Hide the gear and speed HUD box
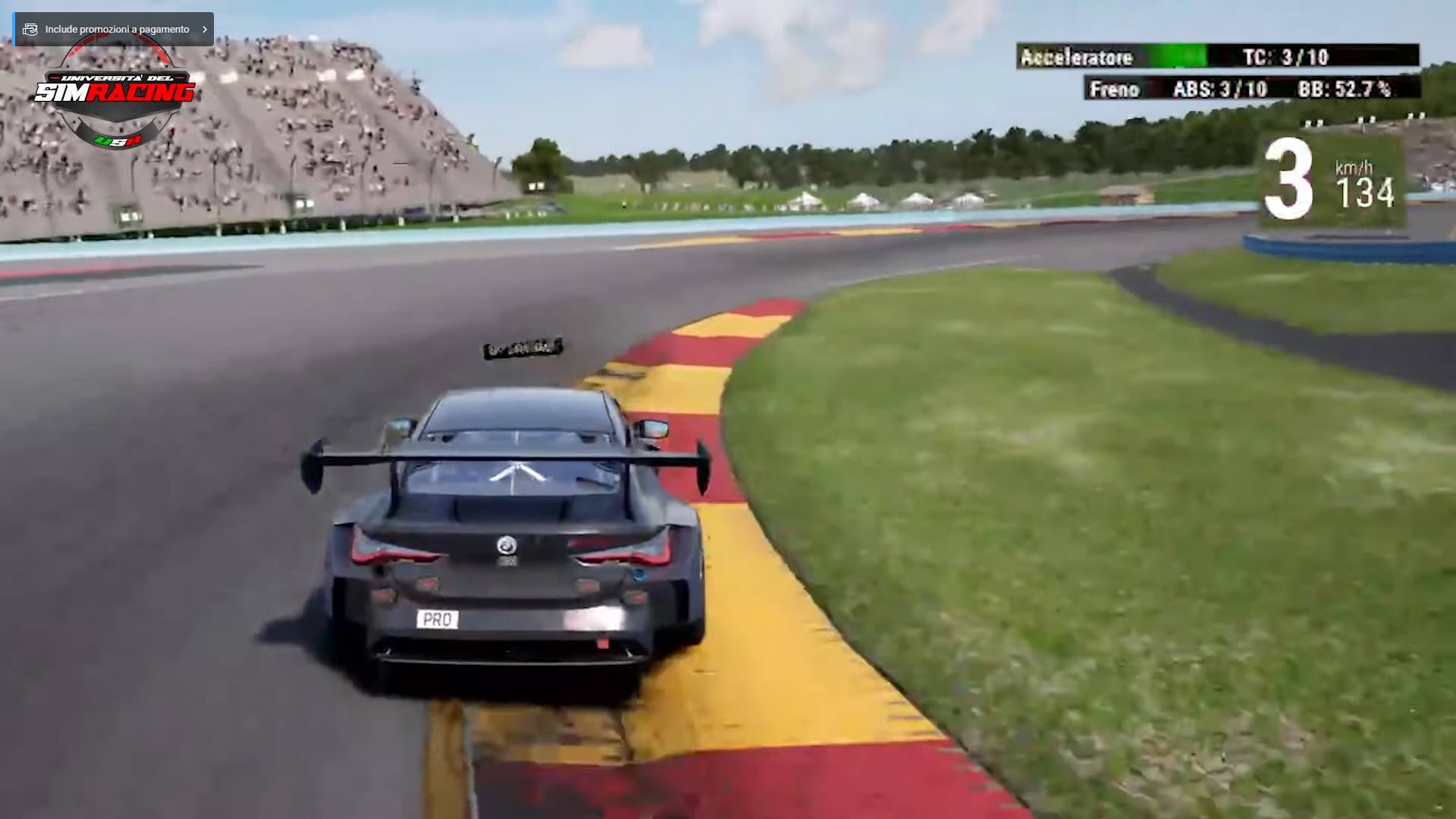The width and height of the screenshot is (1456, 819). coord(1332,178)
